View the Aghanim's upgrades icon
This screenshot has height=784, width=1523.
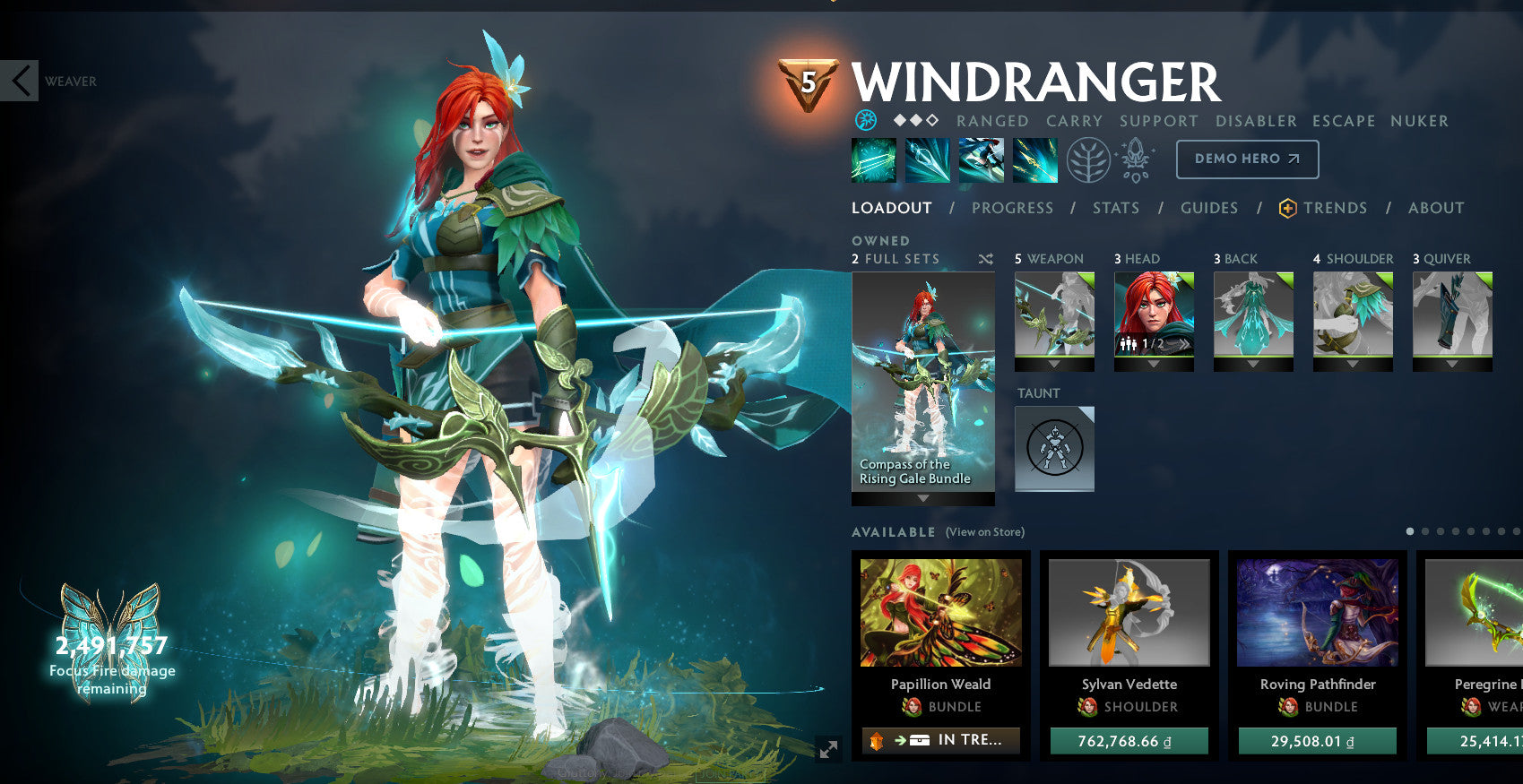point(1135,159)
